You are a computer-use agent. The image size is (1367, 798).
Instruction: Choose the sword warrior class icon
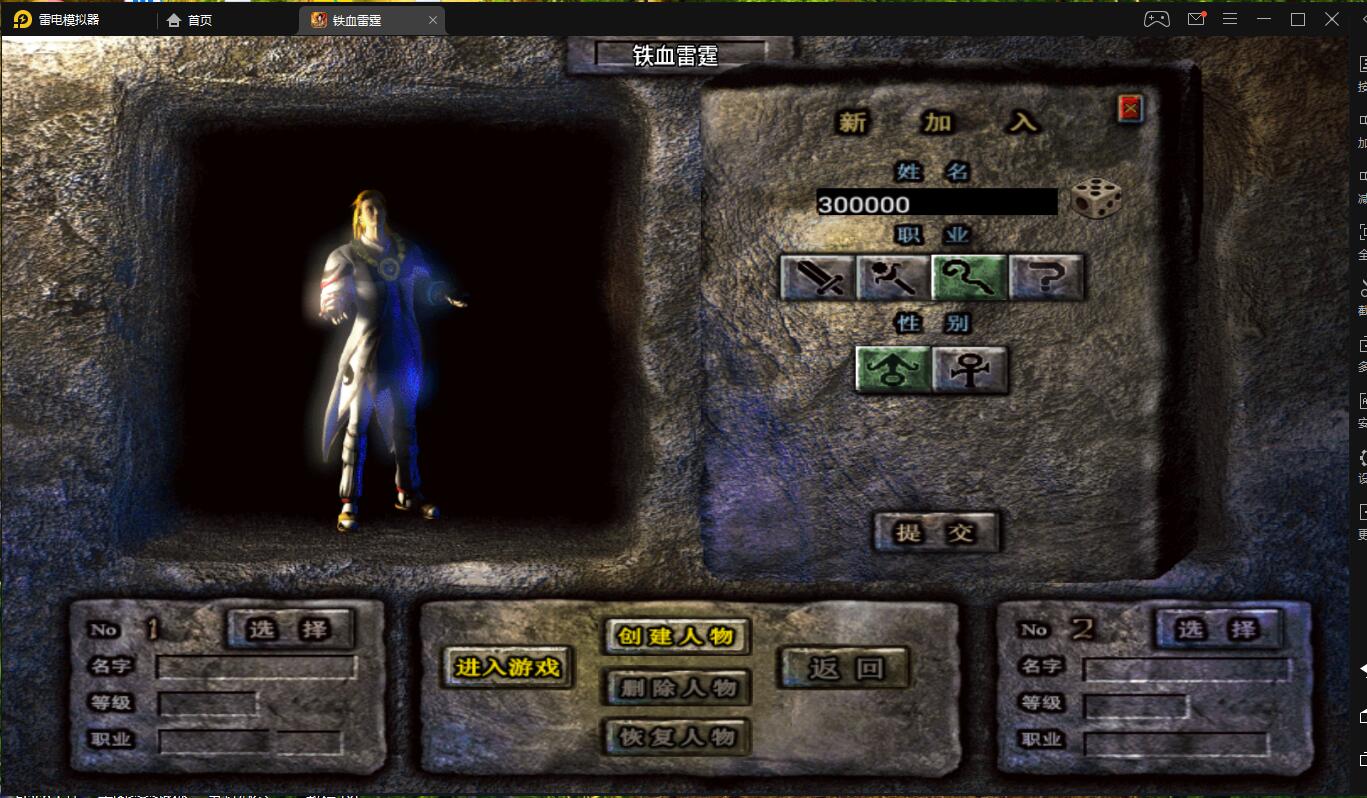[817, 277]
